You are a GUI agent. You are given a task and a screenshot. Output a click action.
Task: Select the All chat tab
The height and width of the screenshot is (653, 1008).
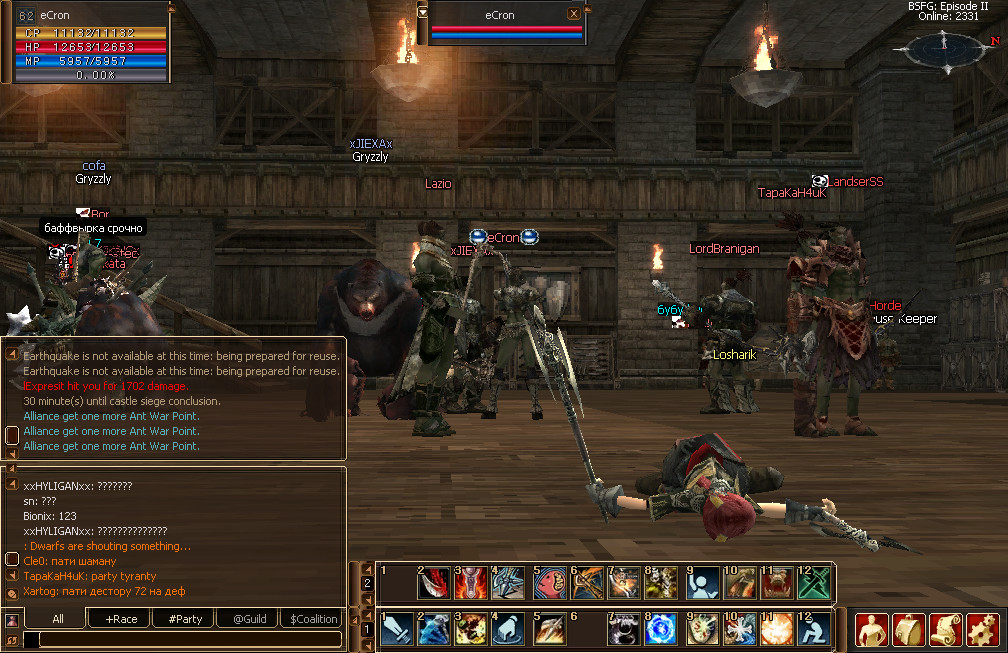pyautogui.click(x=58, y=619)
